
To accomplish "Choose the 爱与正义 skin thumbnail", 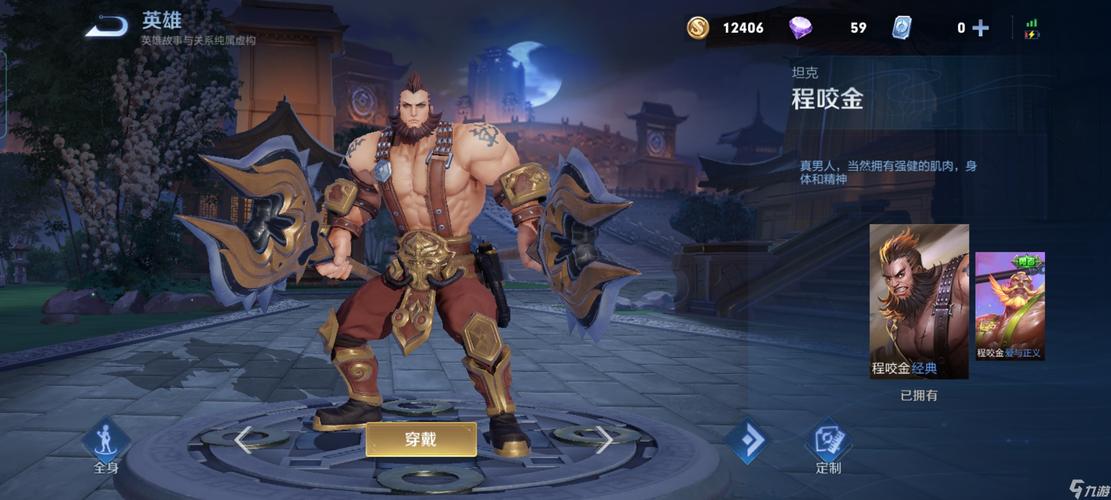I will pyautogui.click(x=1010, y=305).
